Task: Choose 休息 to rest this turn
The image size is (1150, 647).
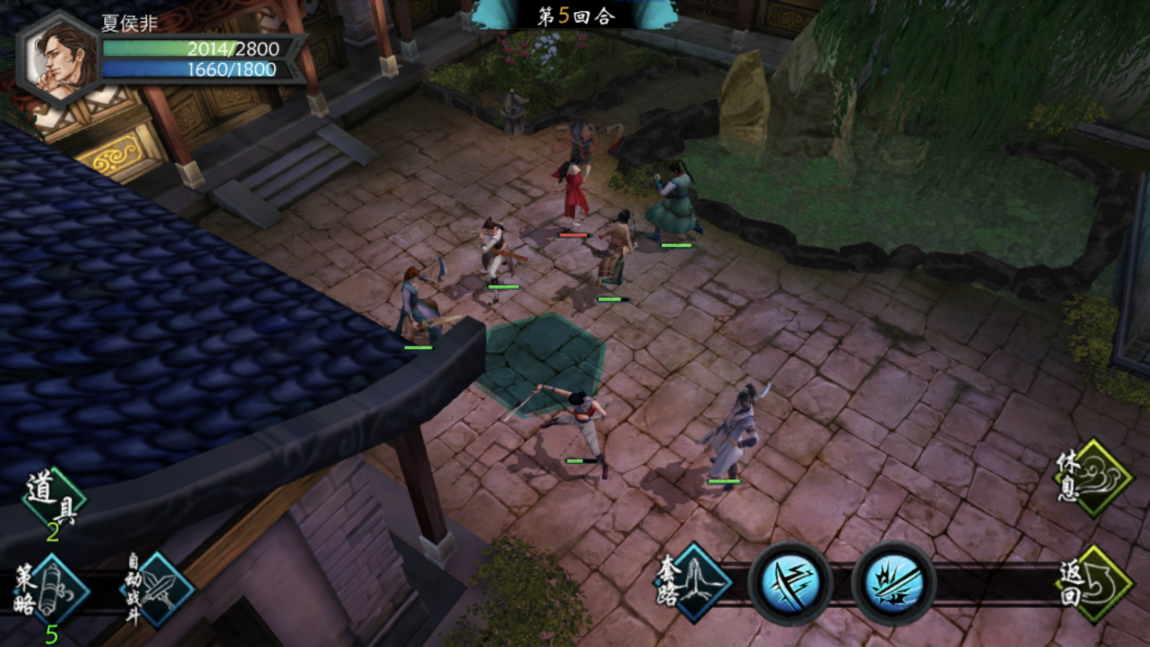Action: point(1094,477)
